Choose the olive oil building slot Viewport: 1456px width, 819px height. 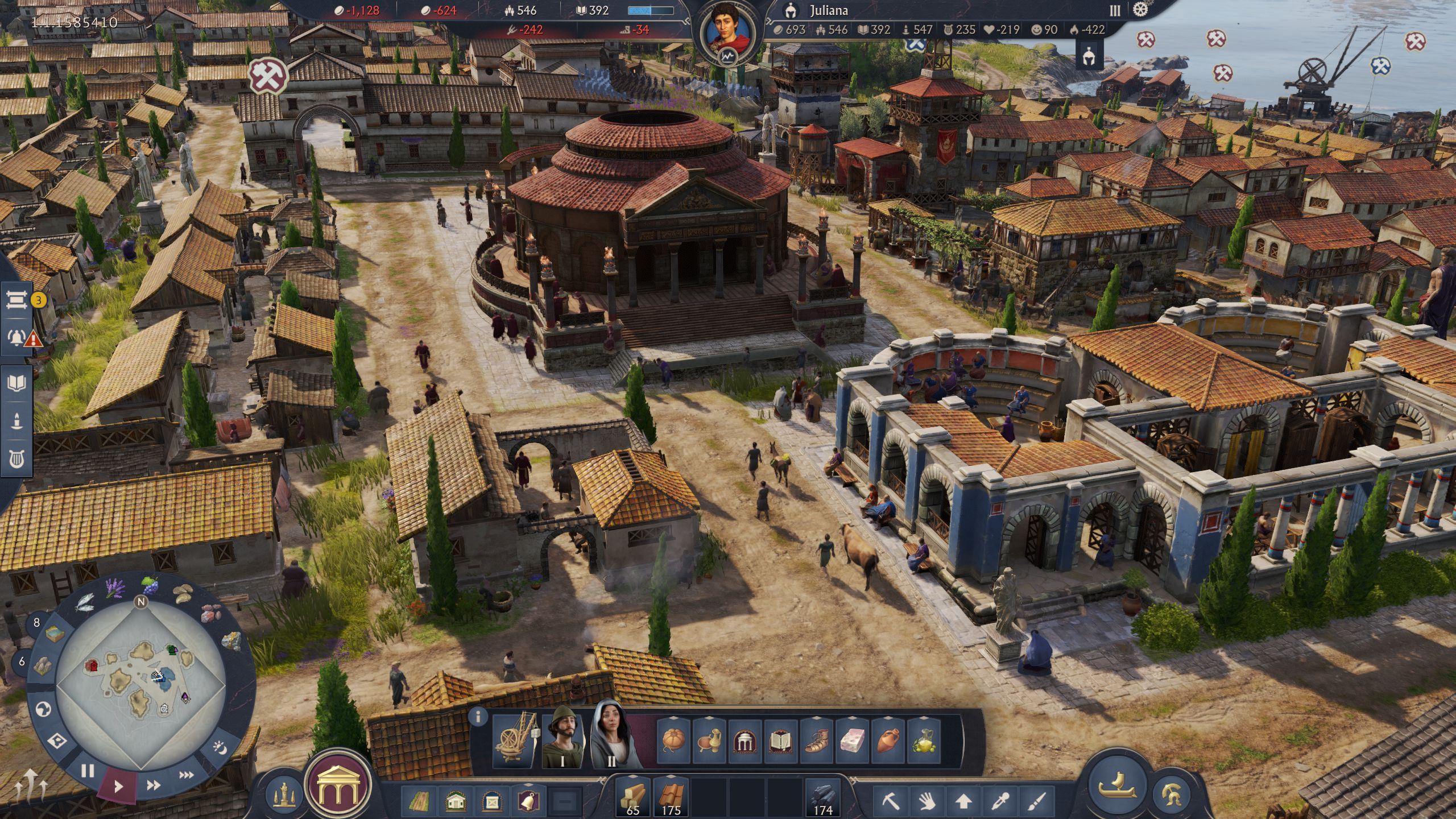(924, 741)
